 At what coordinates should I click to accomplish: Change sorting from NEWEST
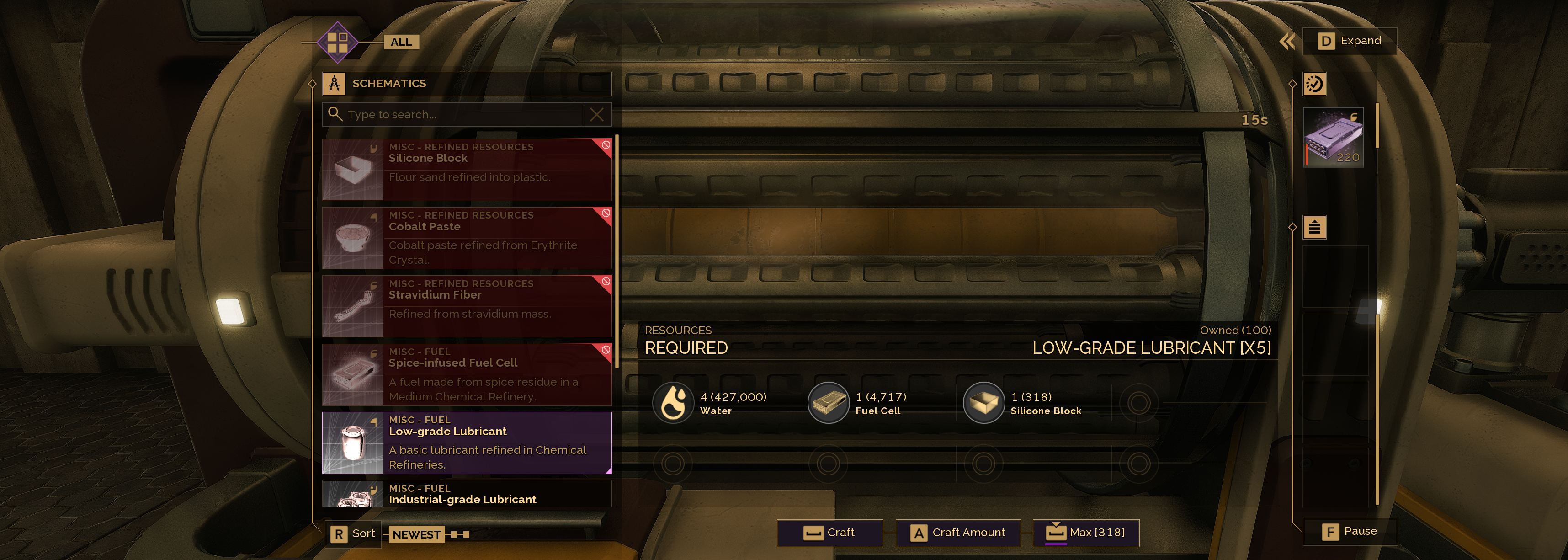point(416,534)
